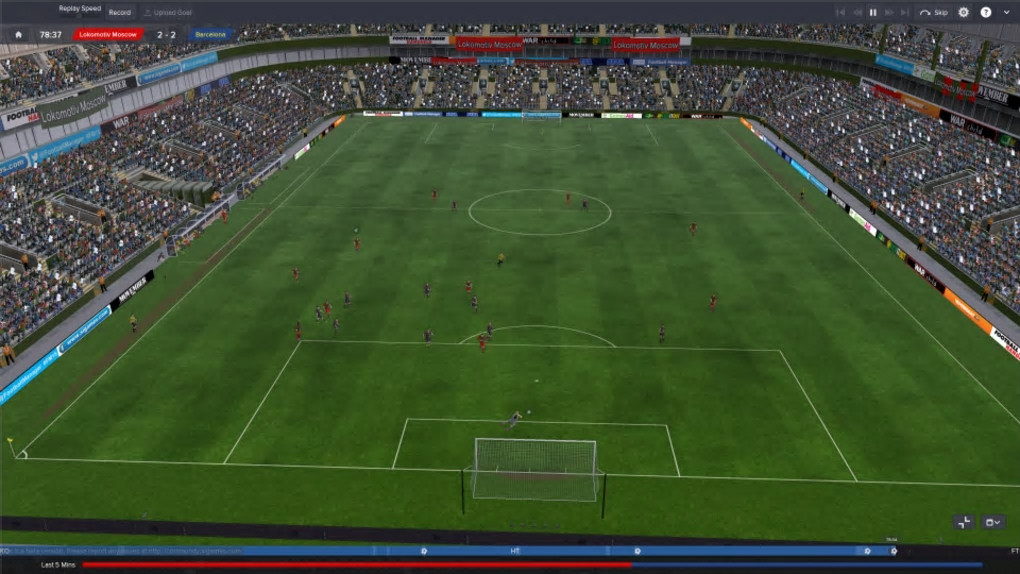Jump to the start of the replay
Viewport: 1020px width, 574px height.
tap(839, 12)
